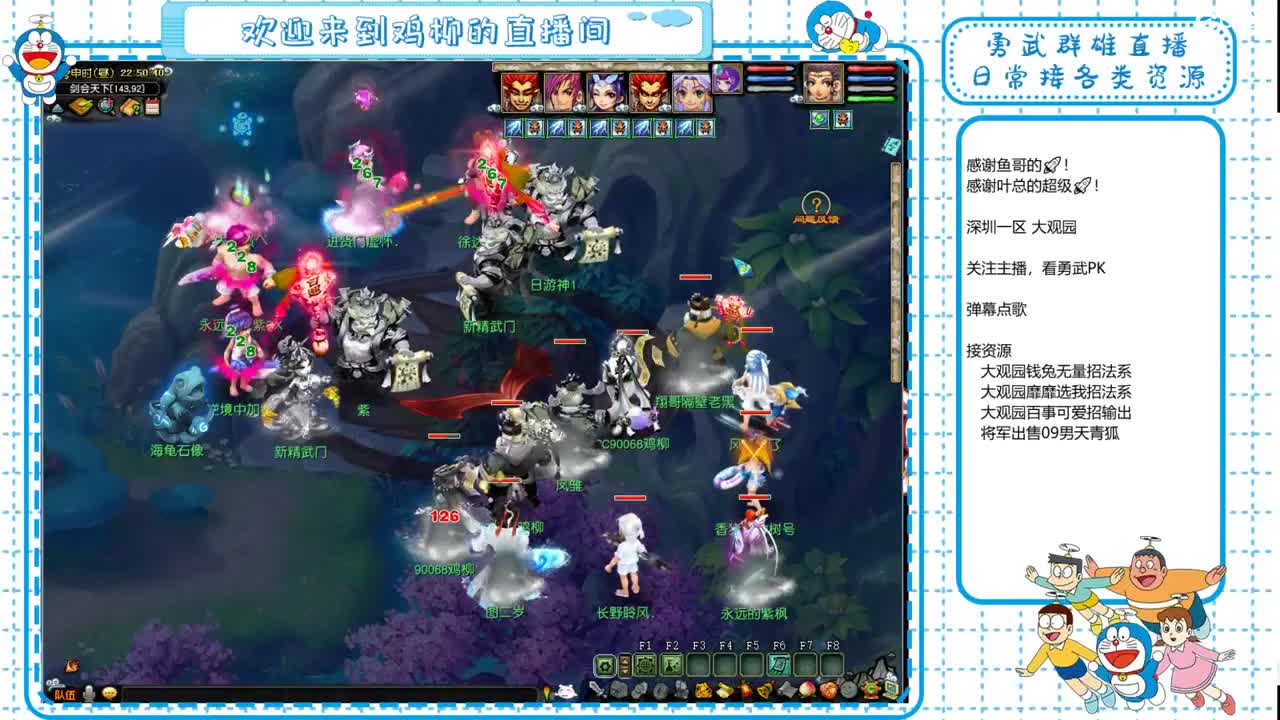Select the sword attack icon on the bottom bar
Viewport: 1280px width, 720px height.
(x=597, y=690)
